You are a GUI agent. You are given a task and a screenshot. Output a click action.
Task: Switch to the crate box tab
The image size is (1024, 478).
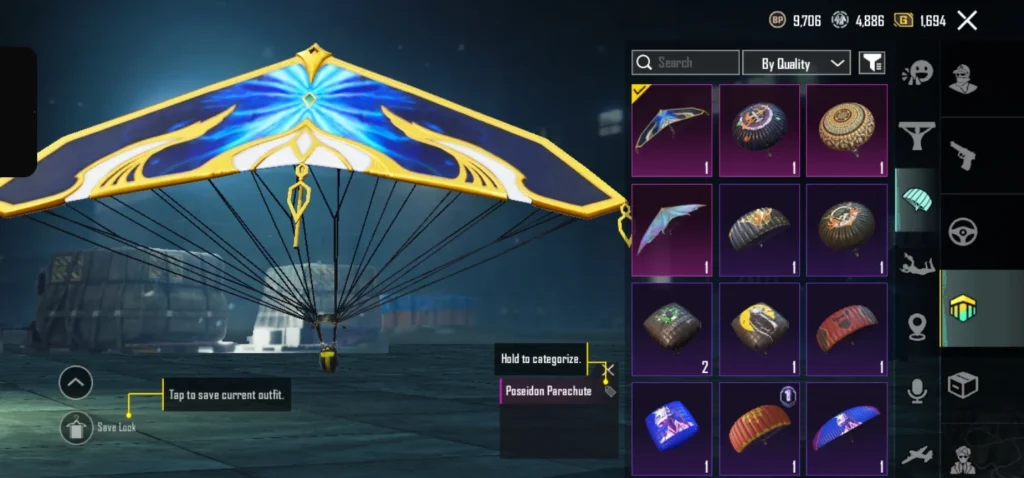coord(963,385)
